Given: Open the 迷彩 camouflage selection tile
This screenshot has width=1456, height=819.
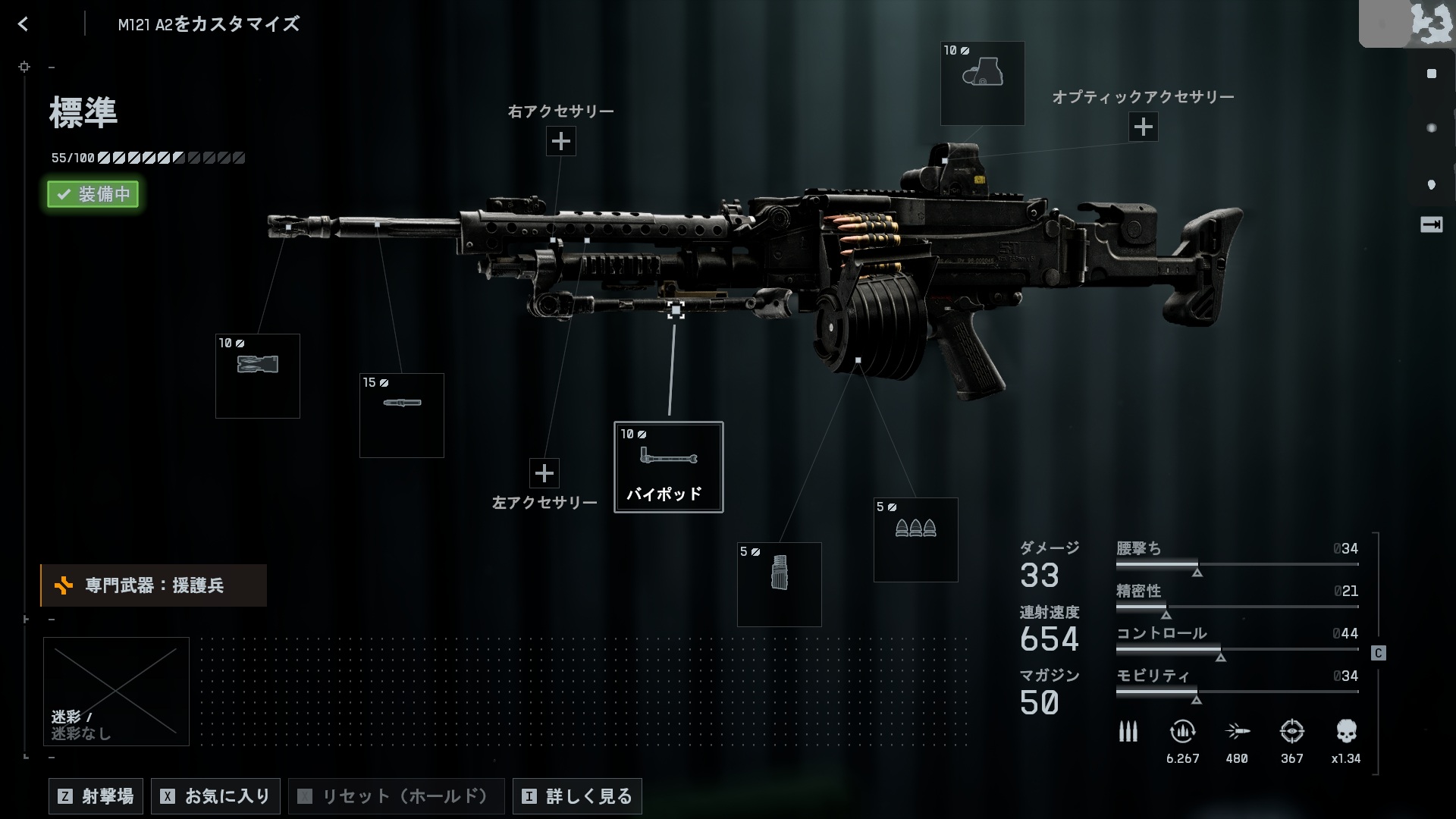Looking at the screenshot, I should [x=116, y=691].
